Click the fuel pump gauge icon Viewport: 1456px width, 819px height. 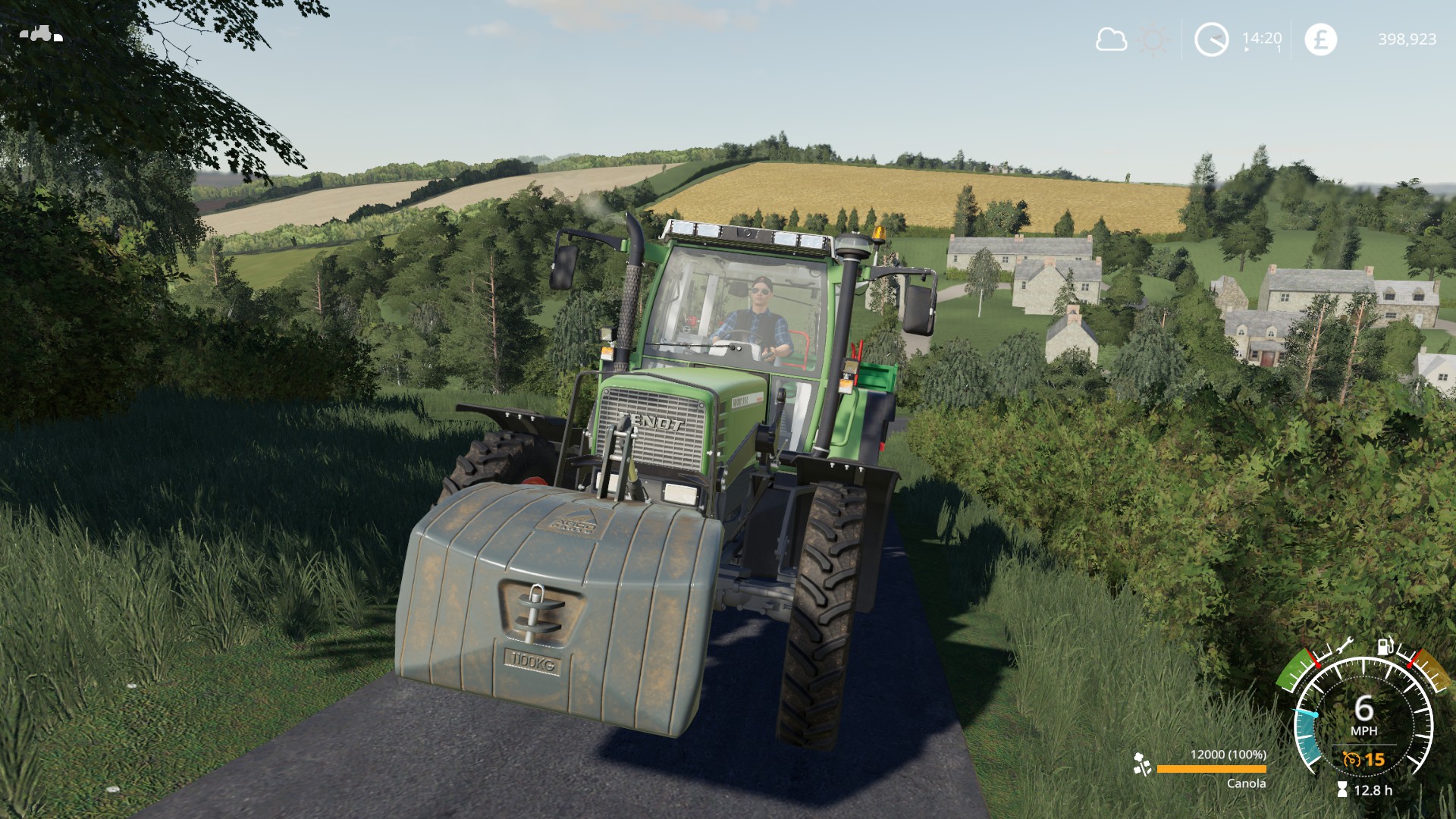coord(1385,646)
